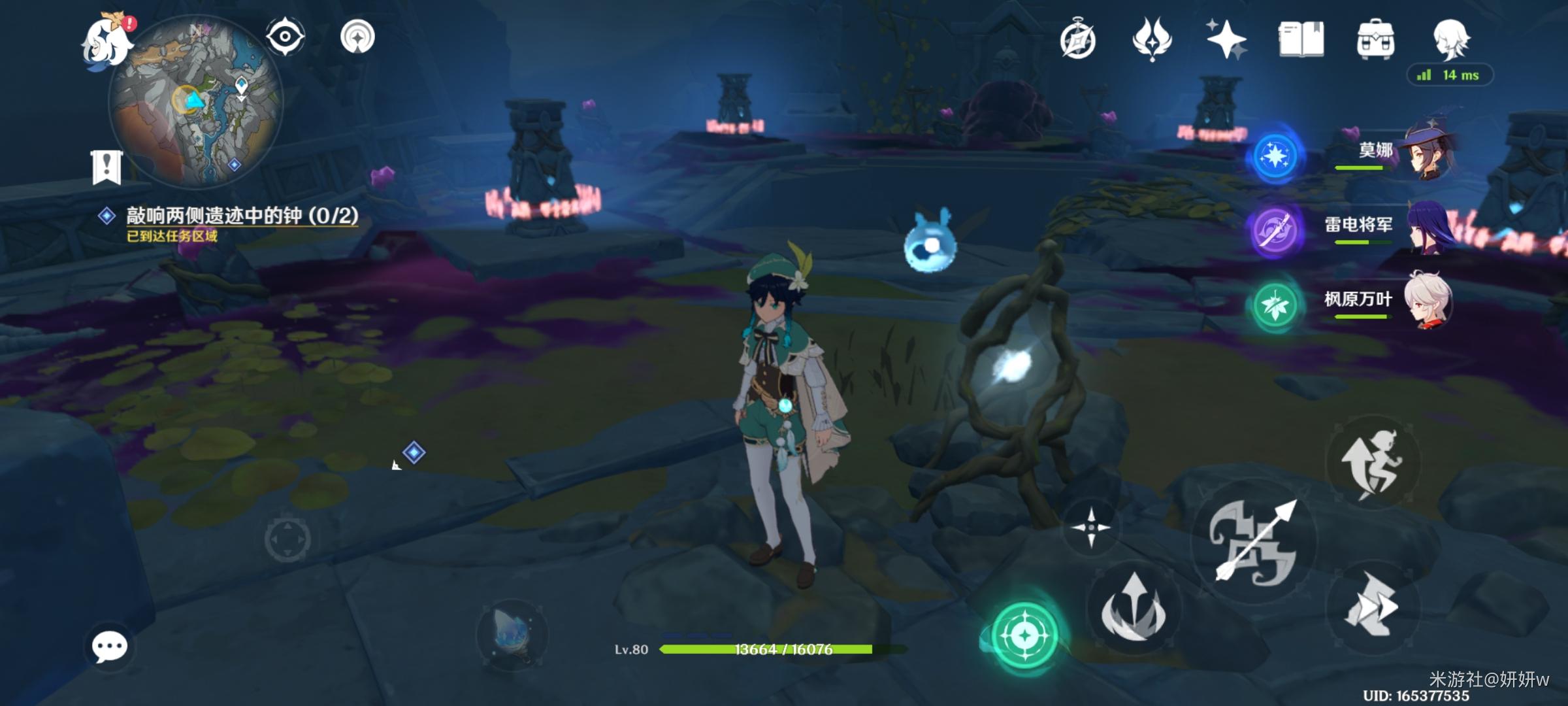Image resolution: width=1568 pixels, height=706 pixels.
Task: Open the winged events icon
Action: 1152,39
